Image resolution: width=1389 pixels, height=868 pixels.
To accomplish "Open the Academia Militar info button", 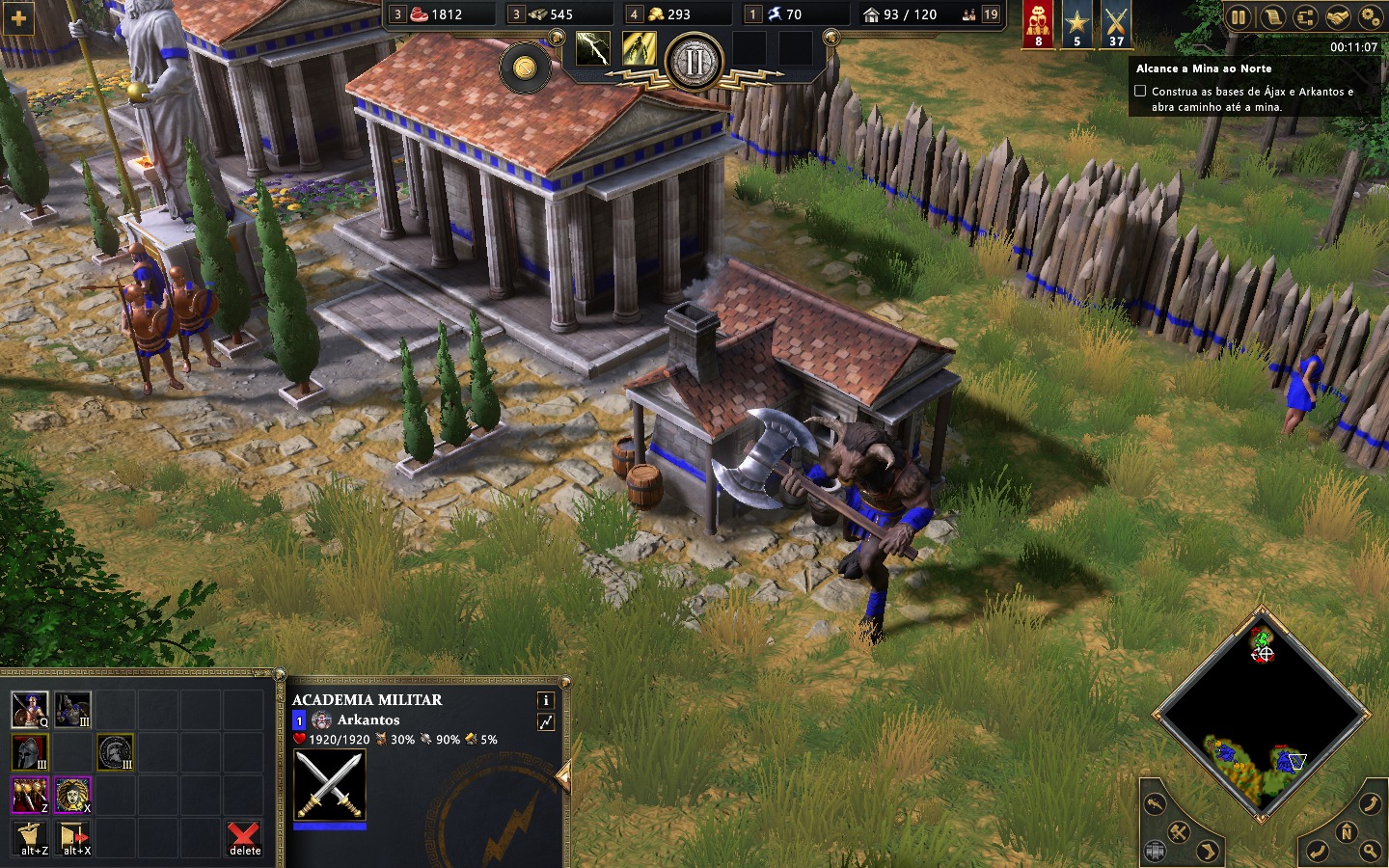I will click(546, 700).
